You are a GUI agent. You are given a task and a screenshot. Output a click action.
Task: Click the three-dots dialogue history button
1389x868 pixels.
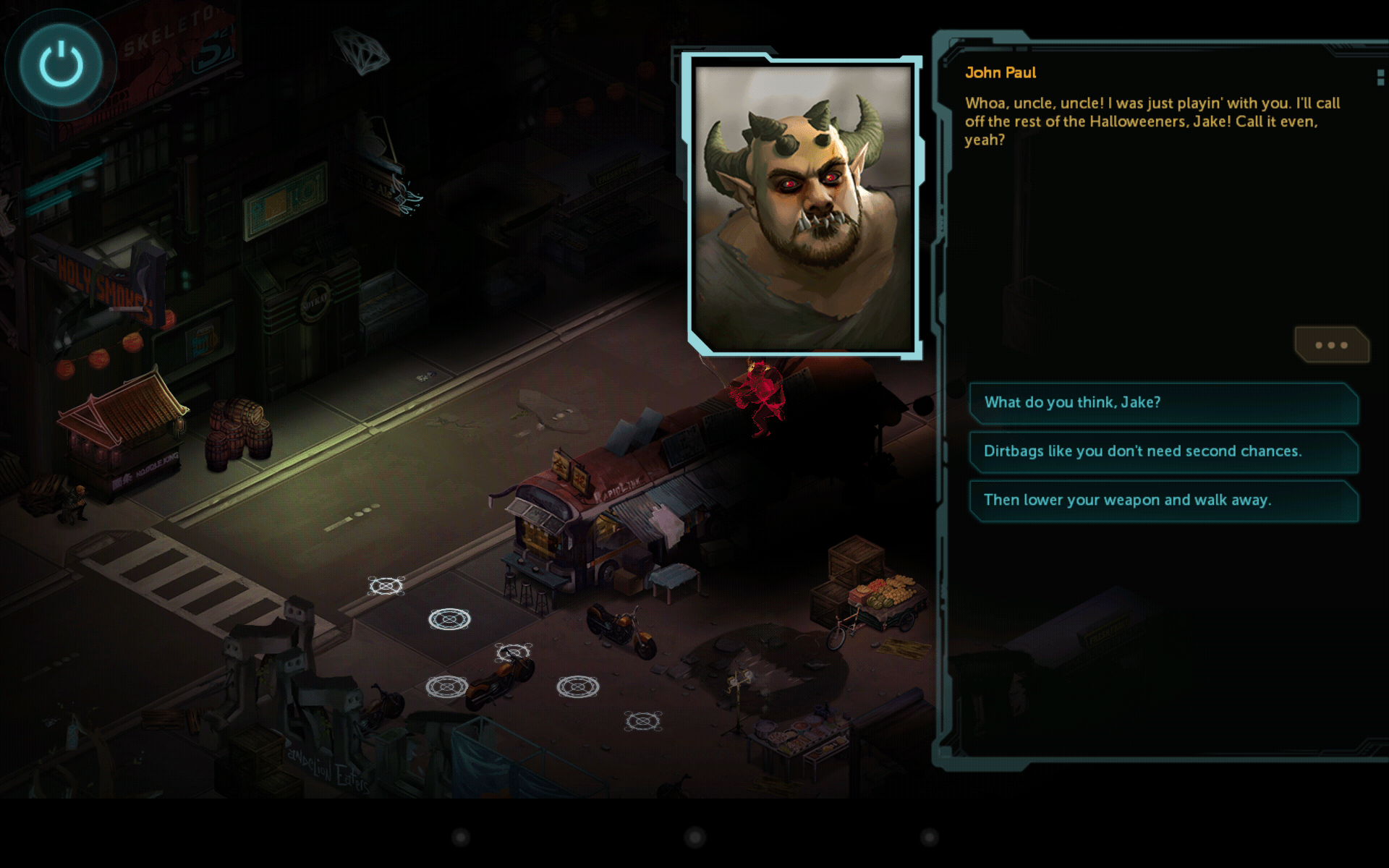tap(1330, 345)
